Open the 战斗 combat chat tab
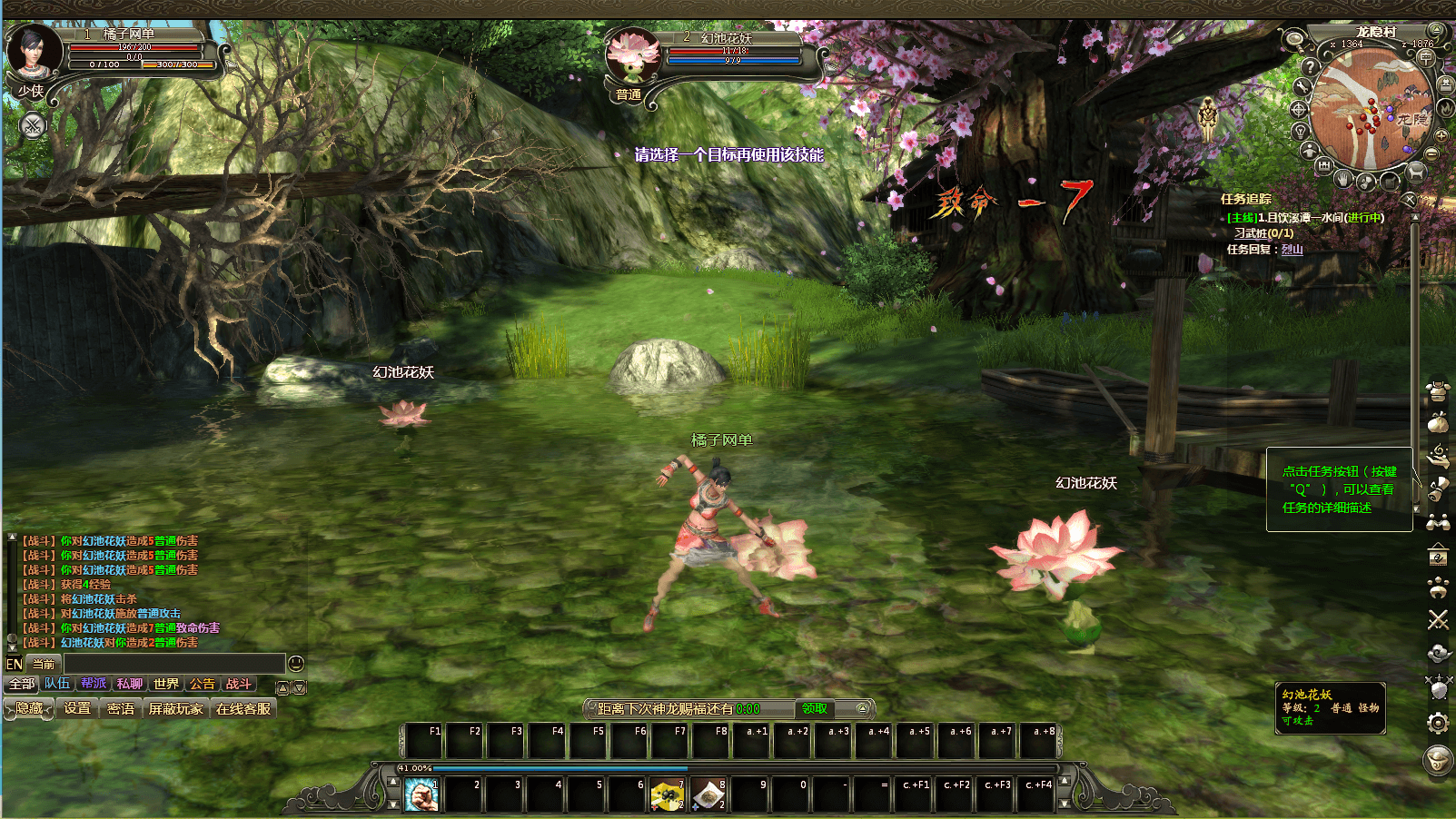Image resolution: width=1456 pixels, height=819 pixels. (238, 684)
